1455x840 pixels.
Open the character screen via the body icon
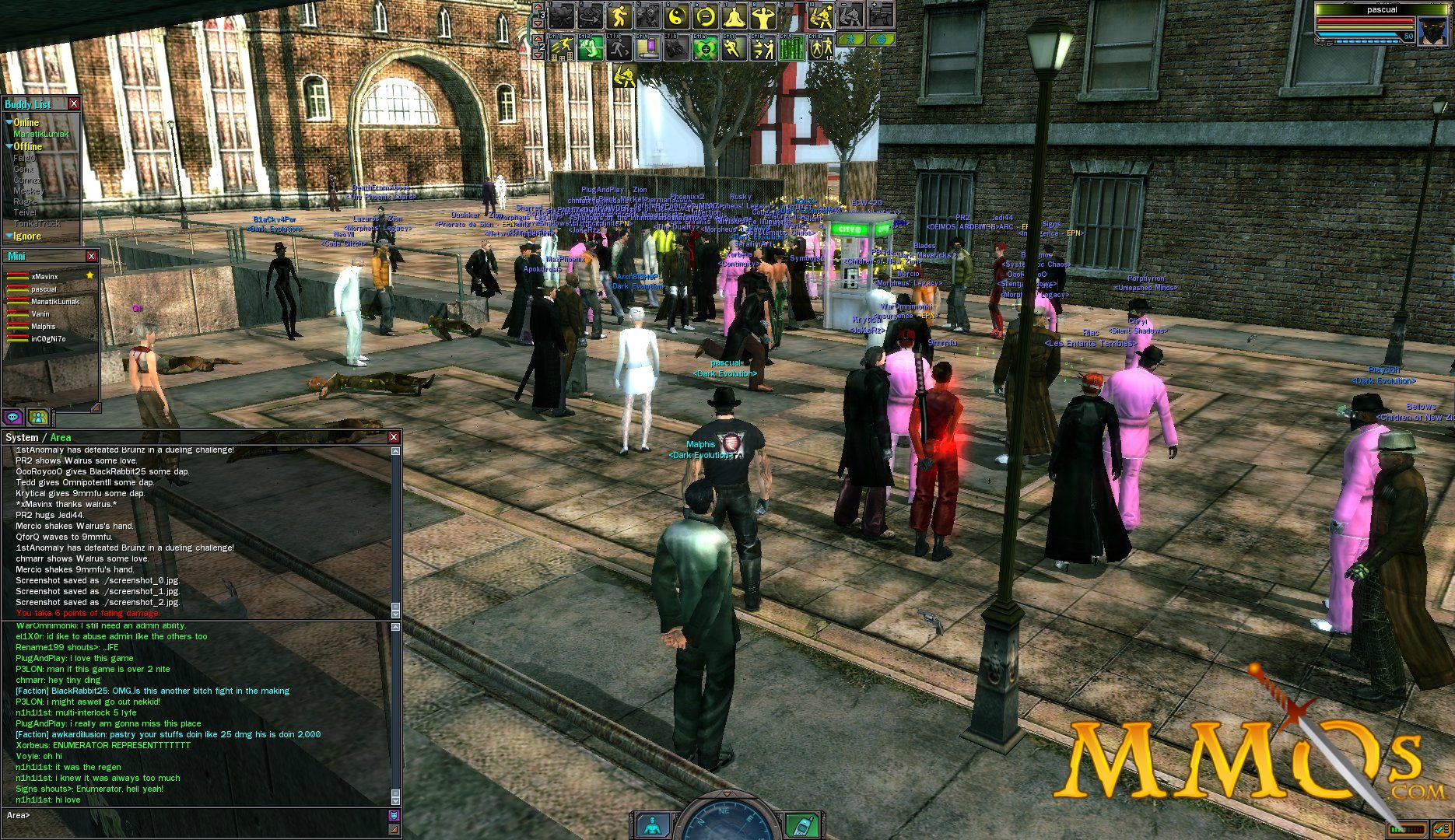pyautogui.click(x=651, y=825)
